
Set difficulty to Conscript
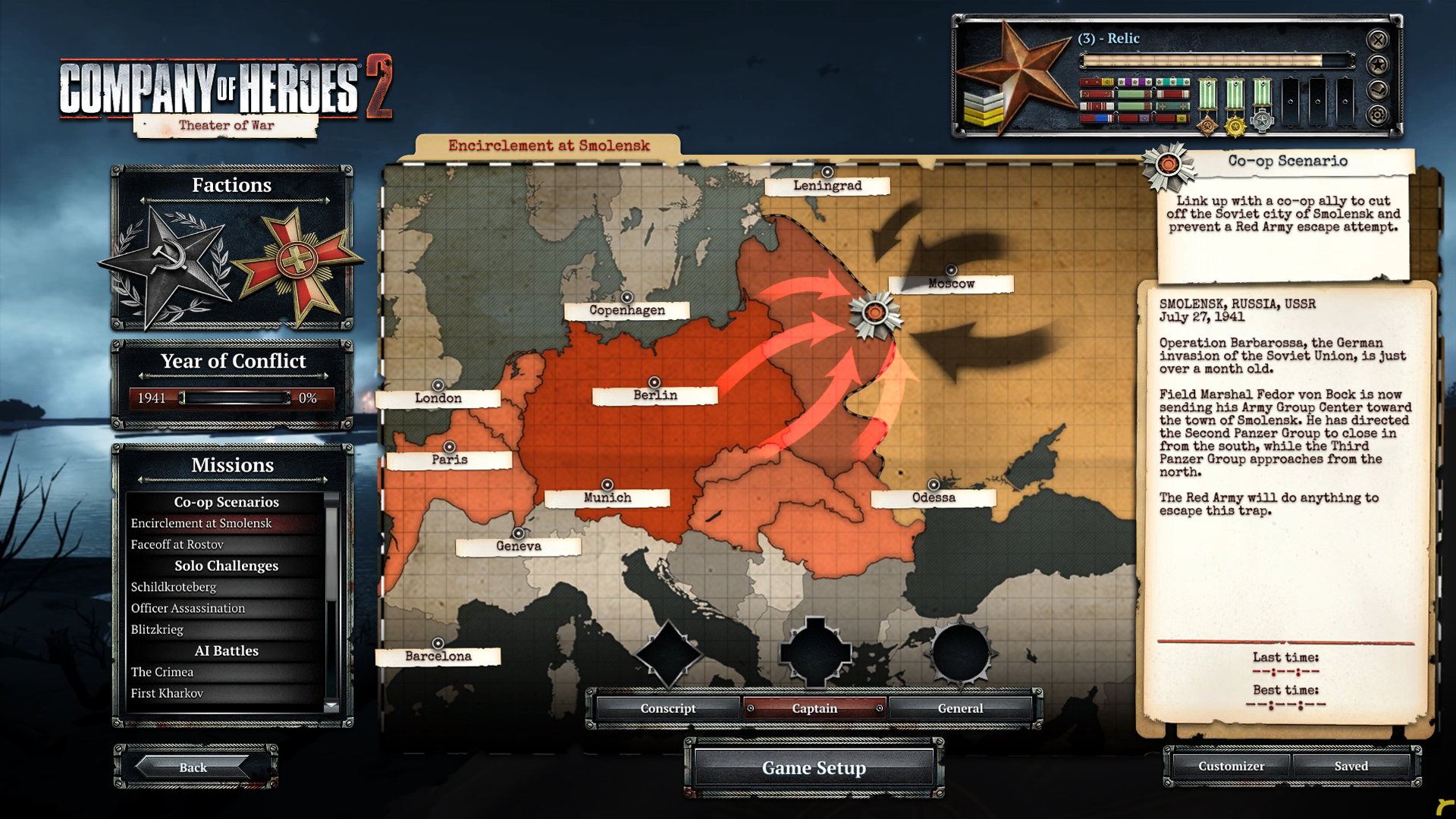point(667,708)
